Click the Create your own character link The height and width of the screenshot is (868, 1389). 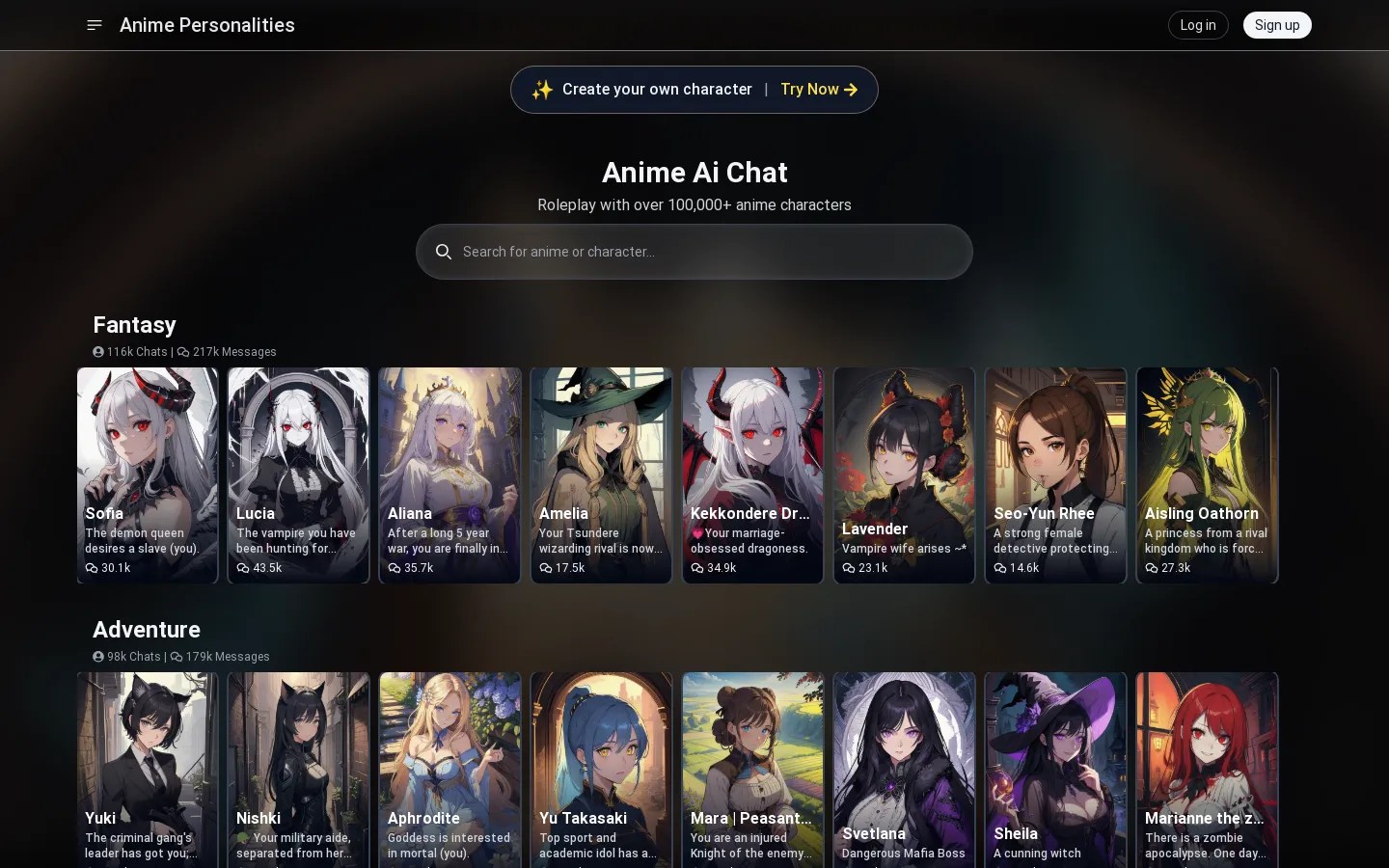(657, 89)
